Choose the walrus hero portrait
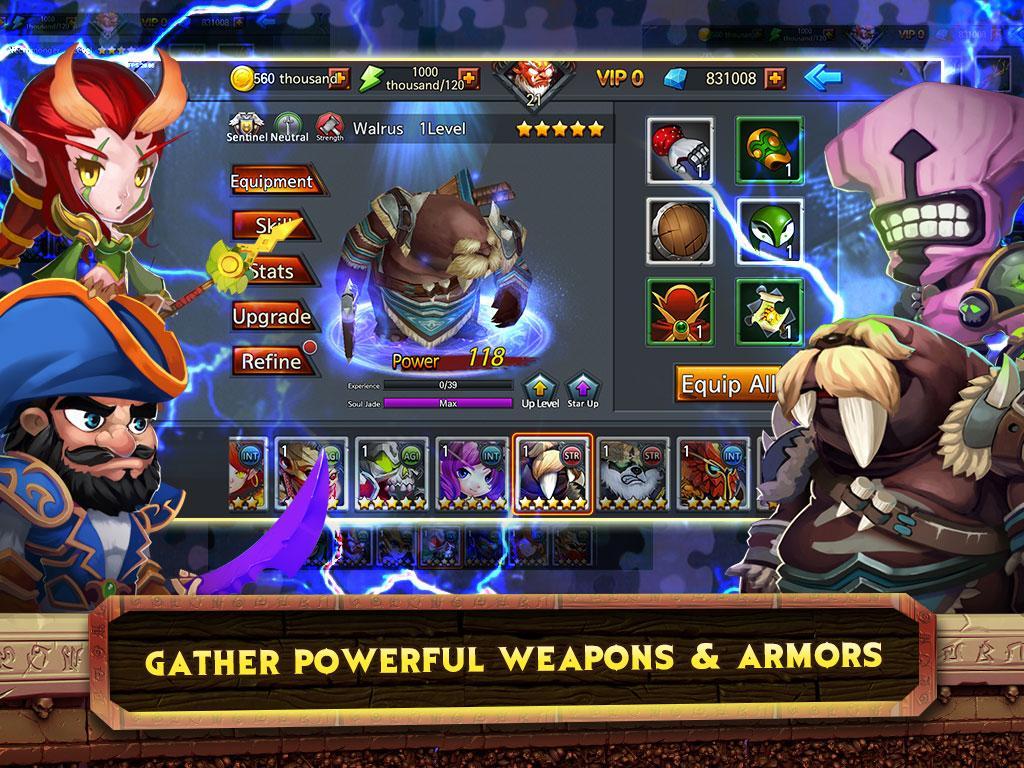 553,473
